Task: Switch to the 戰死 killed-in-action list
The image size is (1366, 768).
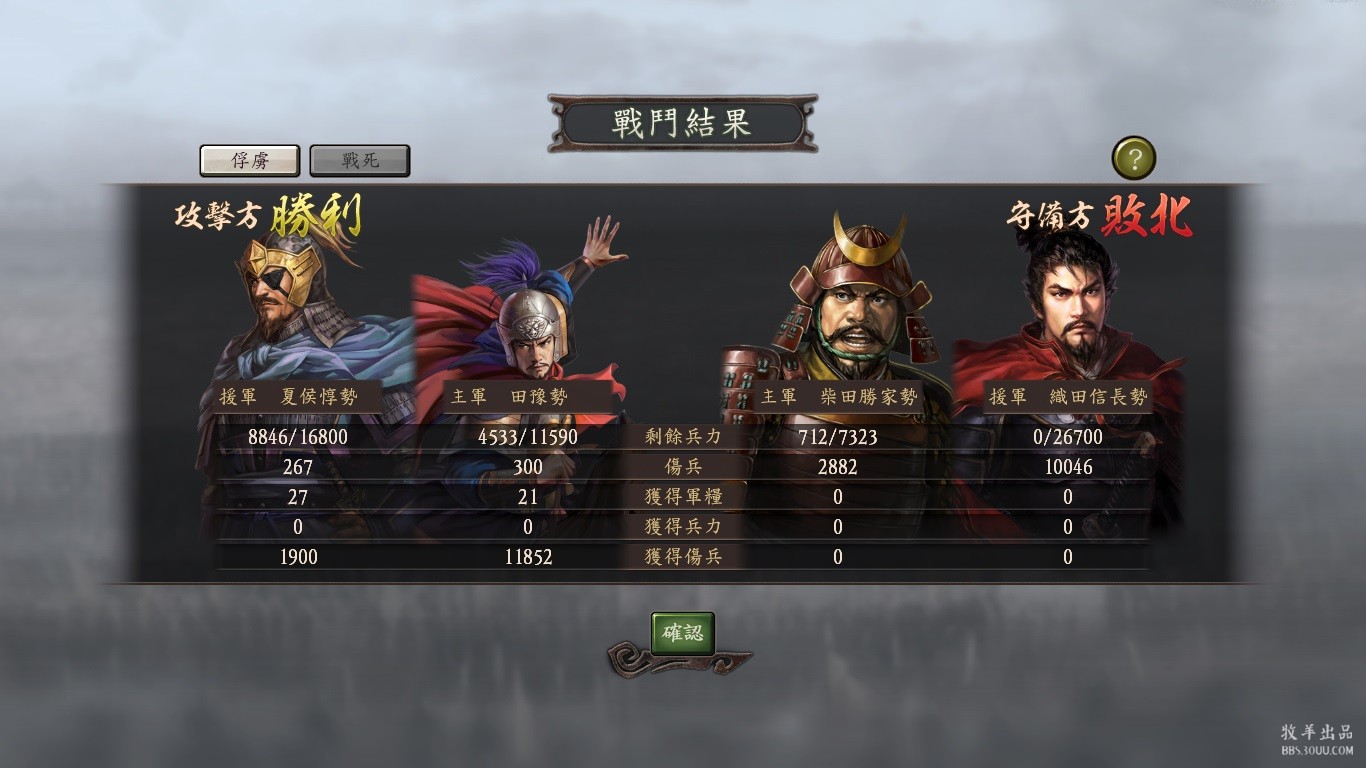Action: pyautogui.click(x=360, y=160)
